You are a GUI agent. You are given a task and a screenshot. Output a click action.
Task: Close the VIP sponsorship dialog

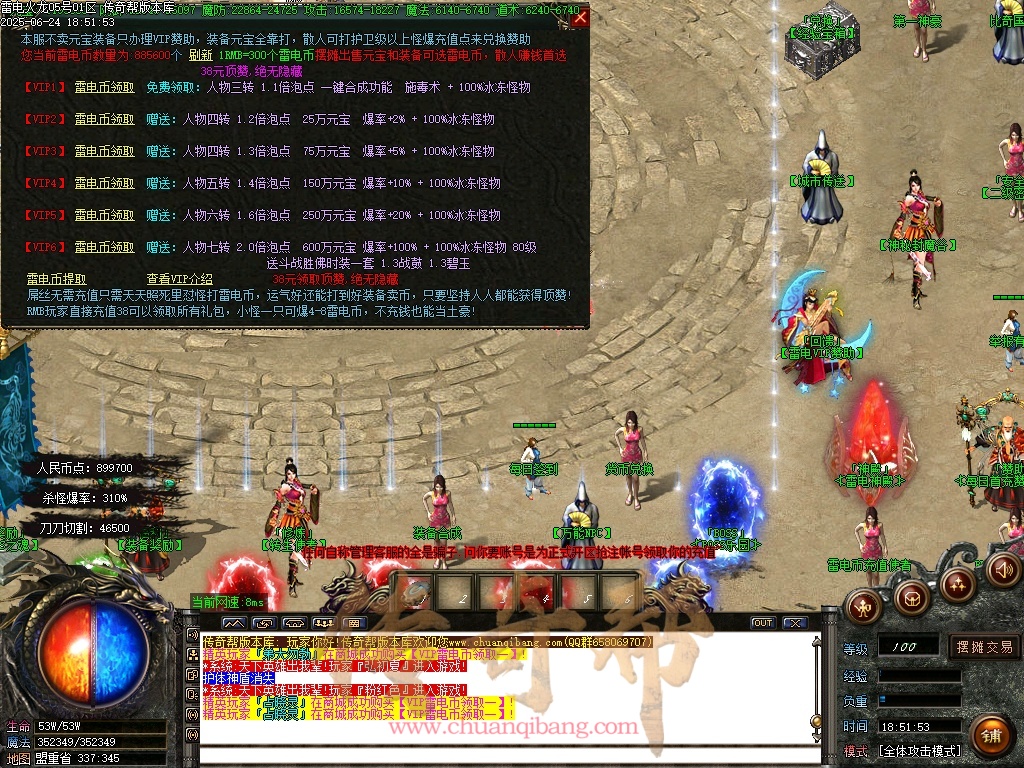pyautogui.click(x=580, y=17)
